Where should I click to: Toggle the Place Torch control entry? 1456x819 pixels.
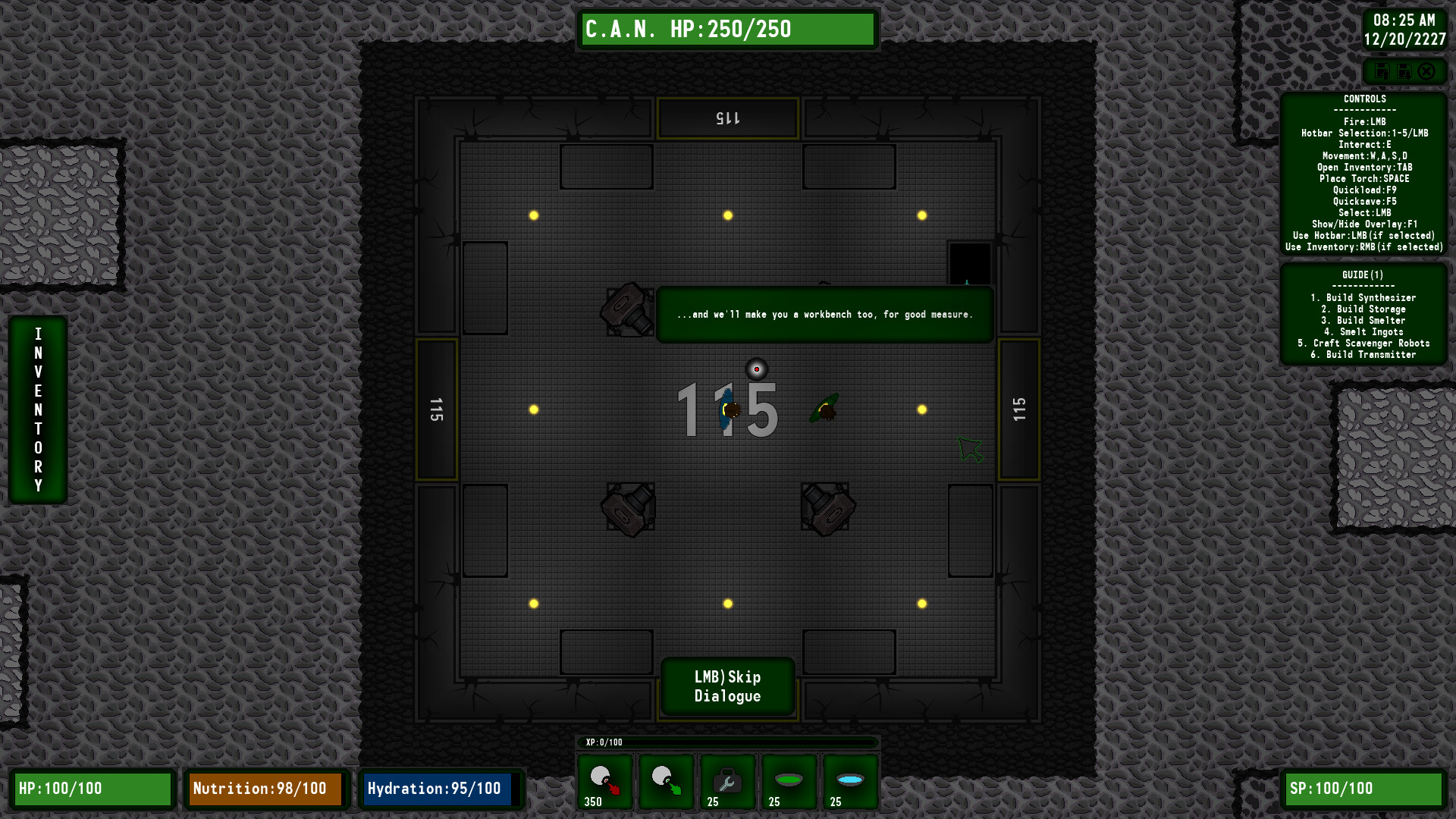click(x=1364, y=178)
